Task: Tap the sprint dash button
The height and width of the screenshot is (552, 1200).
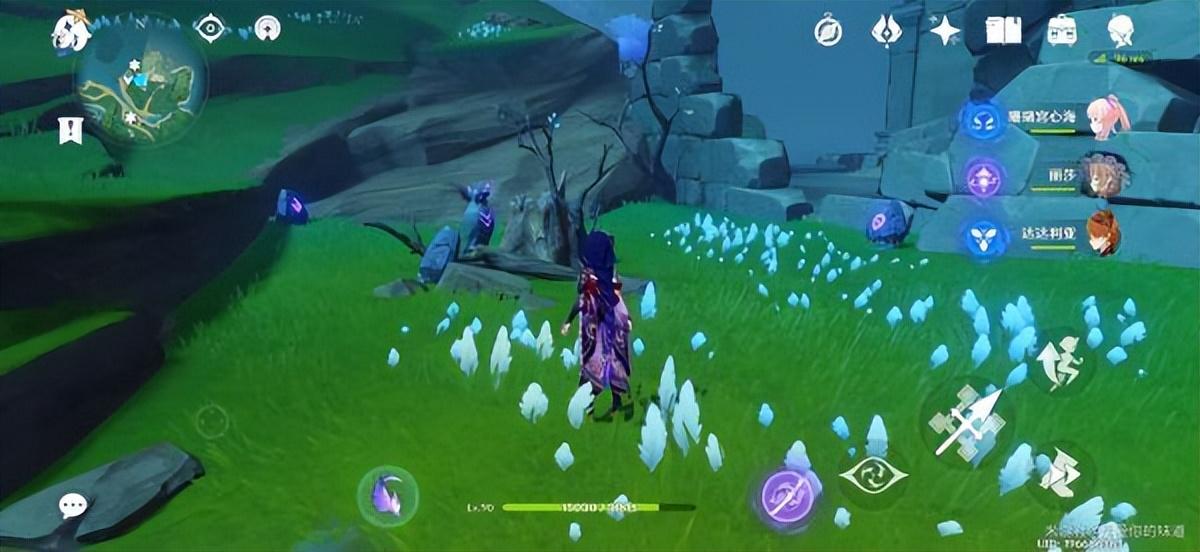Action: click(1059, 474)
